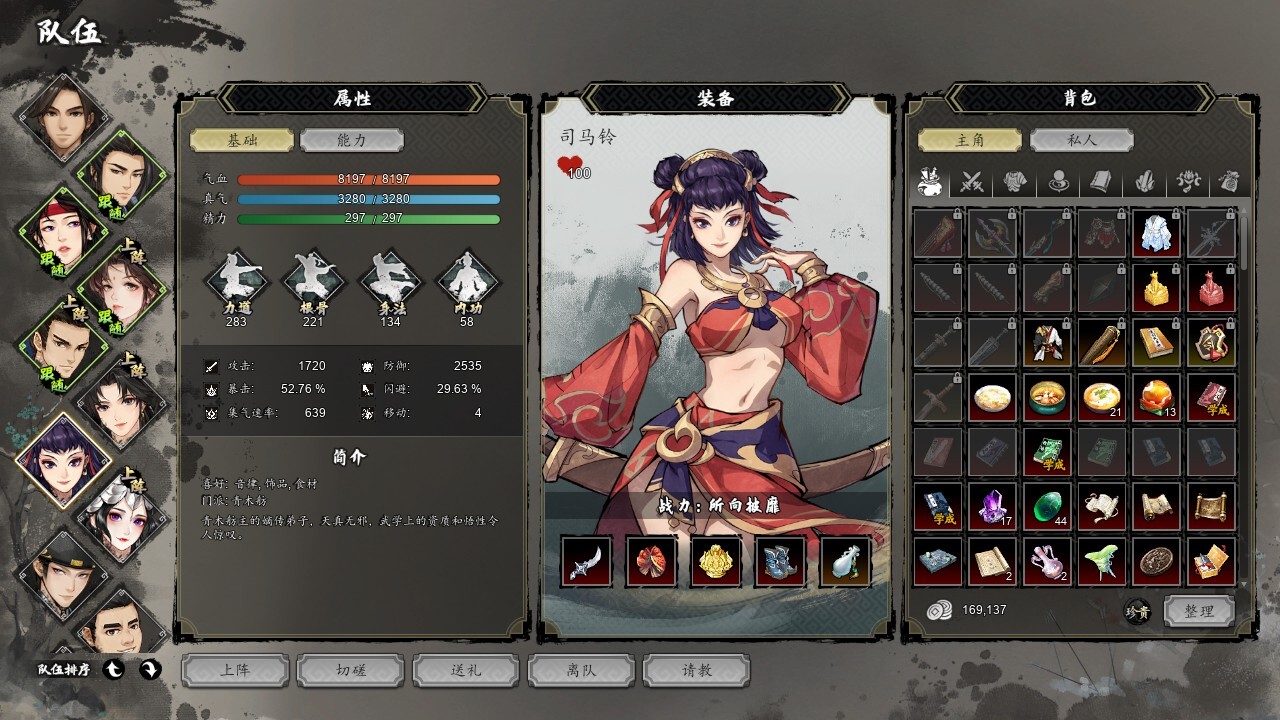Image resolution: width=1280 pixels, height=720 pixels.
Task: Open the 私人 backpack tab
Action: [1081, 141]
